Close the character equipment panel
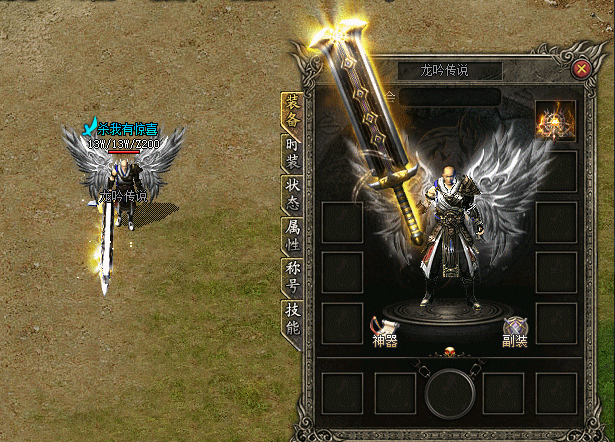The width and height of the screenshot is (615, 442). 581,69
